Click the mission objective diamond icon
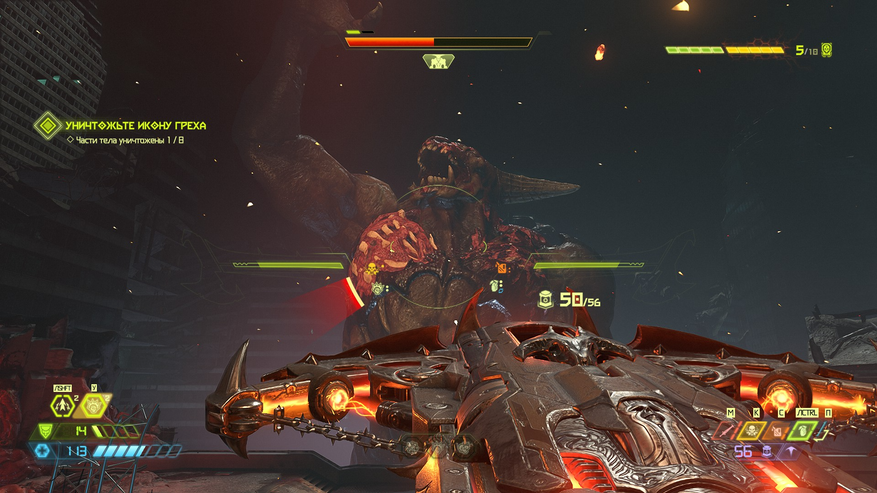 click(47, 126)
